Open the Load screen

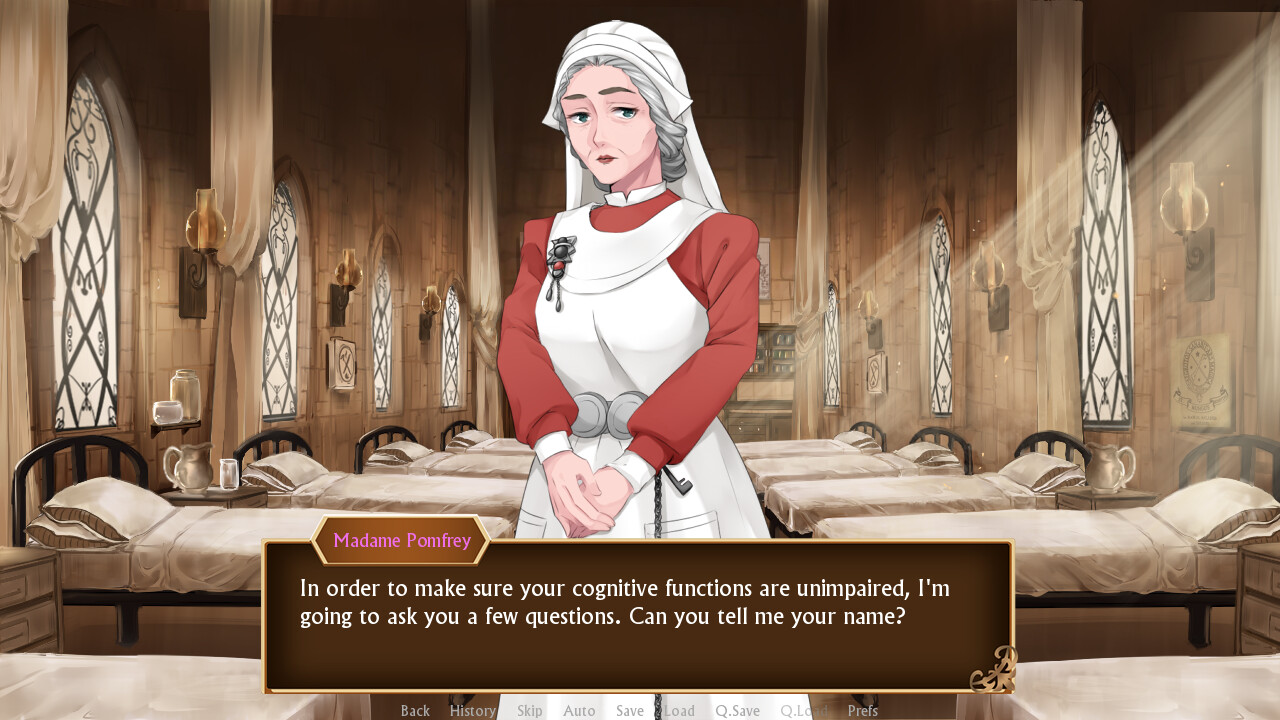(679, 710)
